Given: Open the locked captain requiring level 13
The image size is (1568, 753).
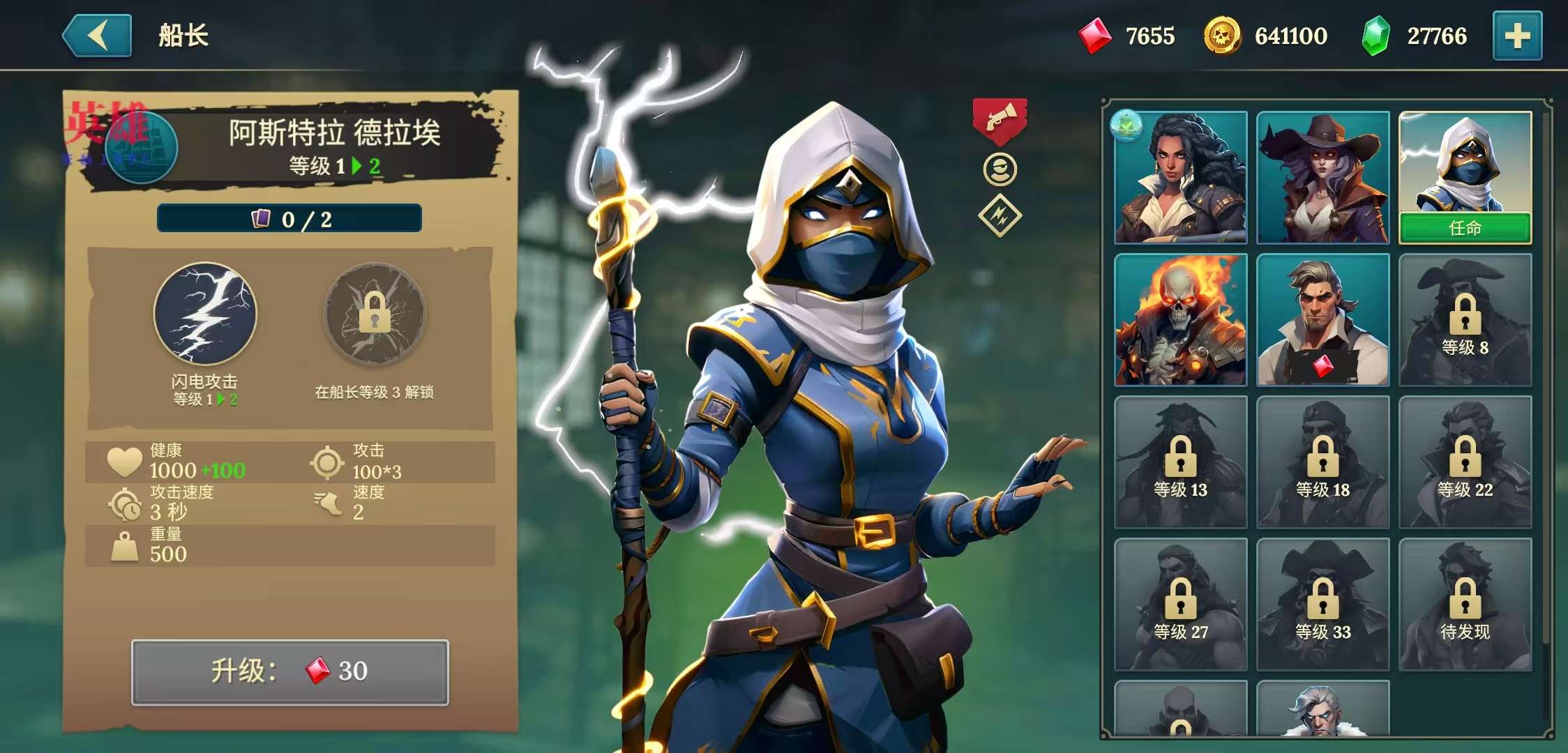Looking at the screenshot, I should click(x=1180, y=462).
